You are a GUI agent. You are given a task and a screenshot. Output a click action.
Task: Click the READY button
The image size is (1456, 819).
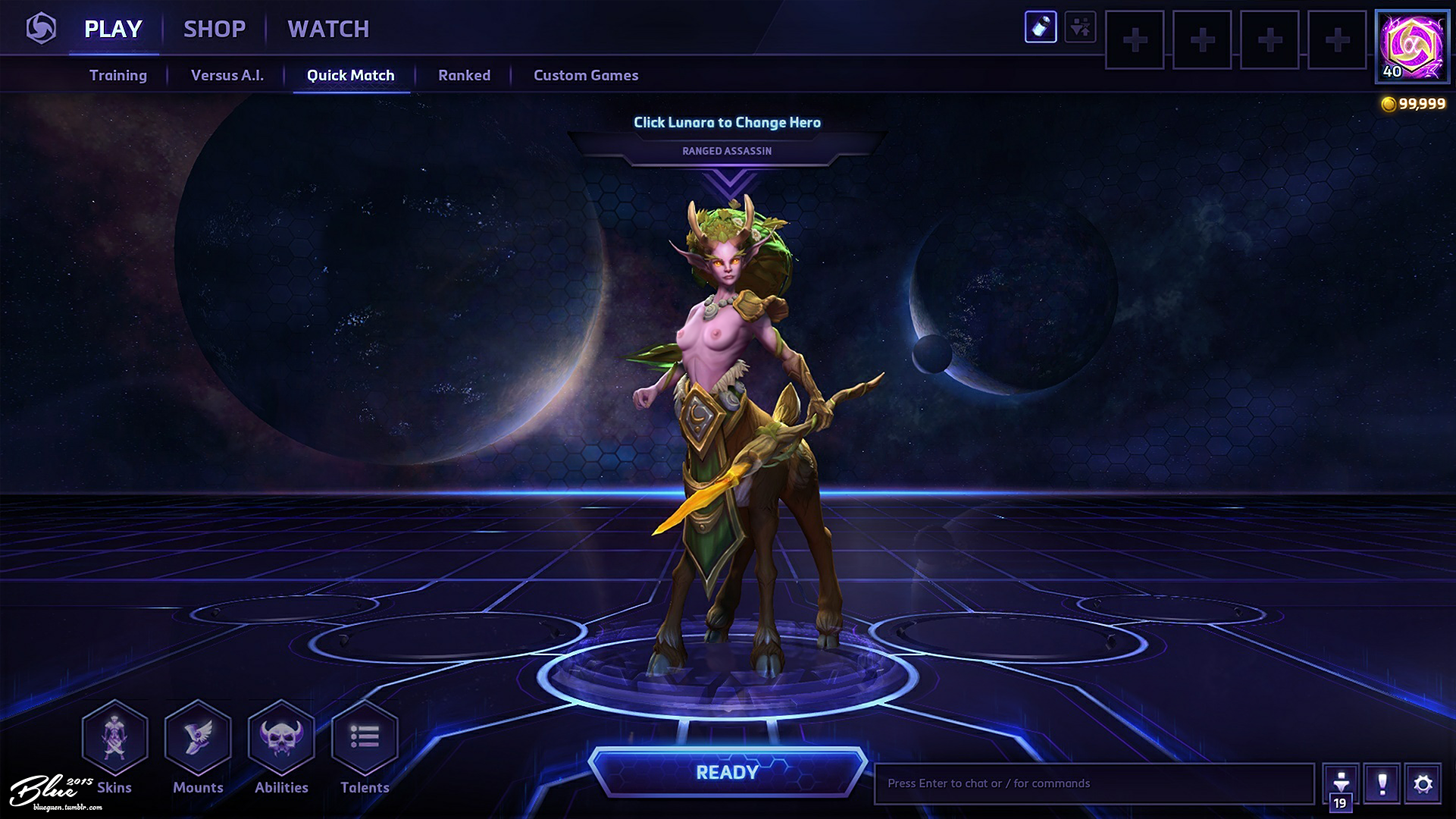click(x=727, y=772)
